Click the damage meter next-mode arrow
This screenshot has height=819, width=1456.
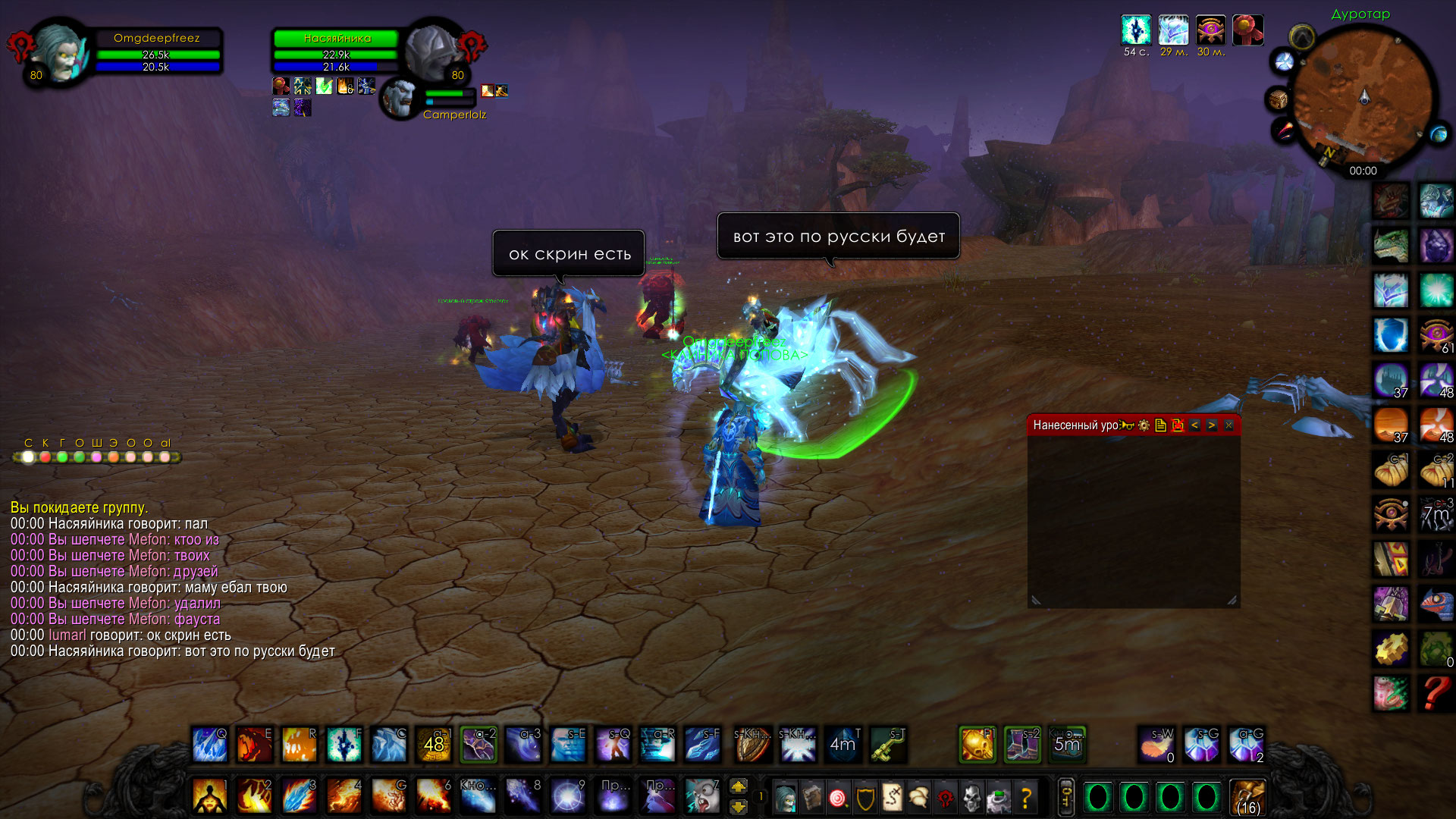point(1211,425)
